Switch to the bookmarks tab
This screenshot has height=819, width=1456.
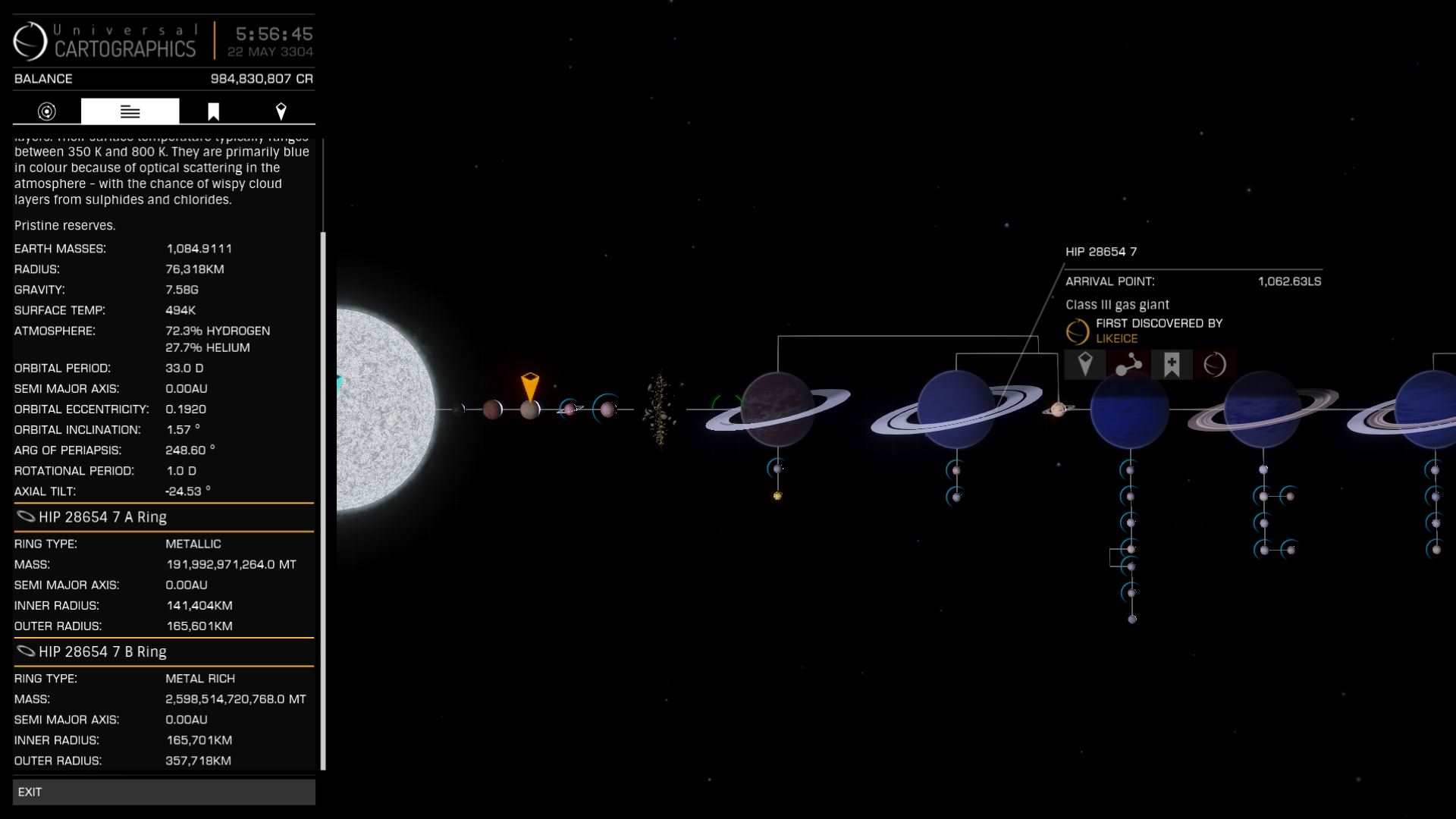coord(213,111)
